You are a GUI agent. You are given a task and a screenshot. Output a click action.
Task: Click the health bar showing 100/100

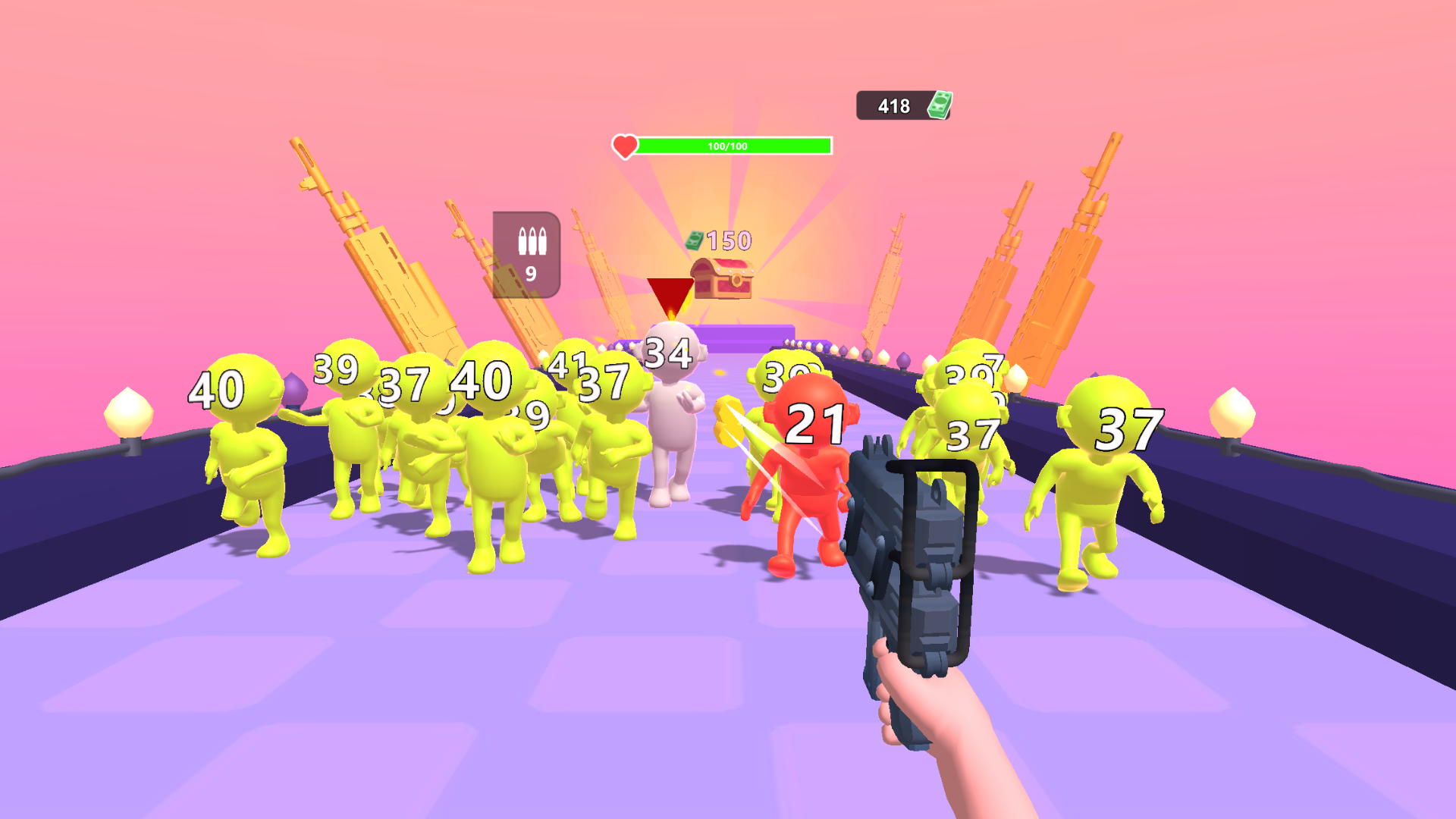[x=728, y=145]
